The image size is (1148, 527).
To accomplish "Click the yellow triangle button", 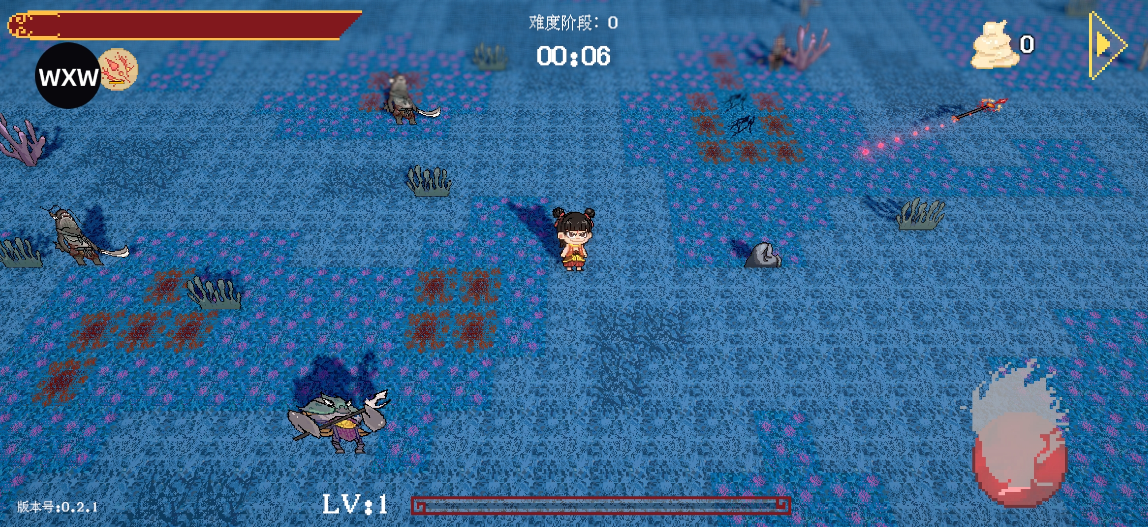I will point(1106,45).
